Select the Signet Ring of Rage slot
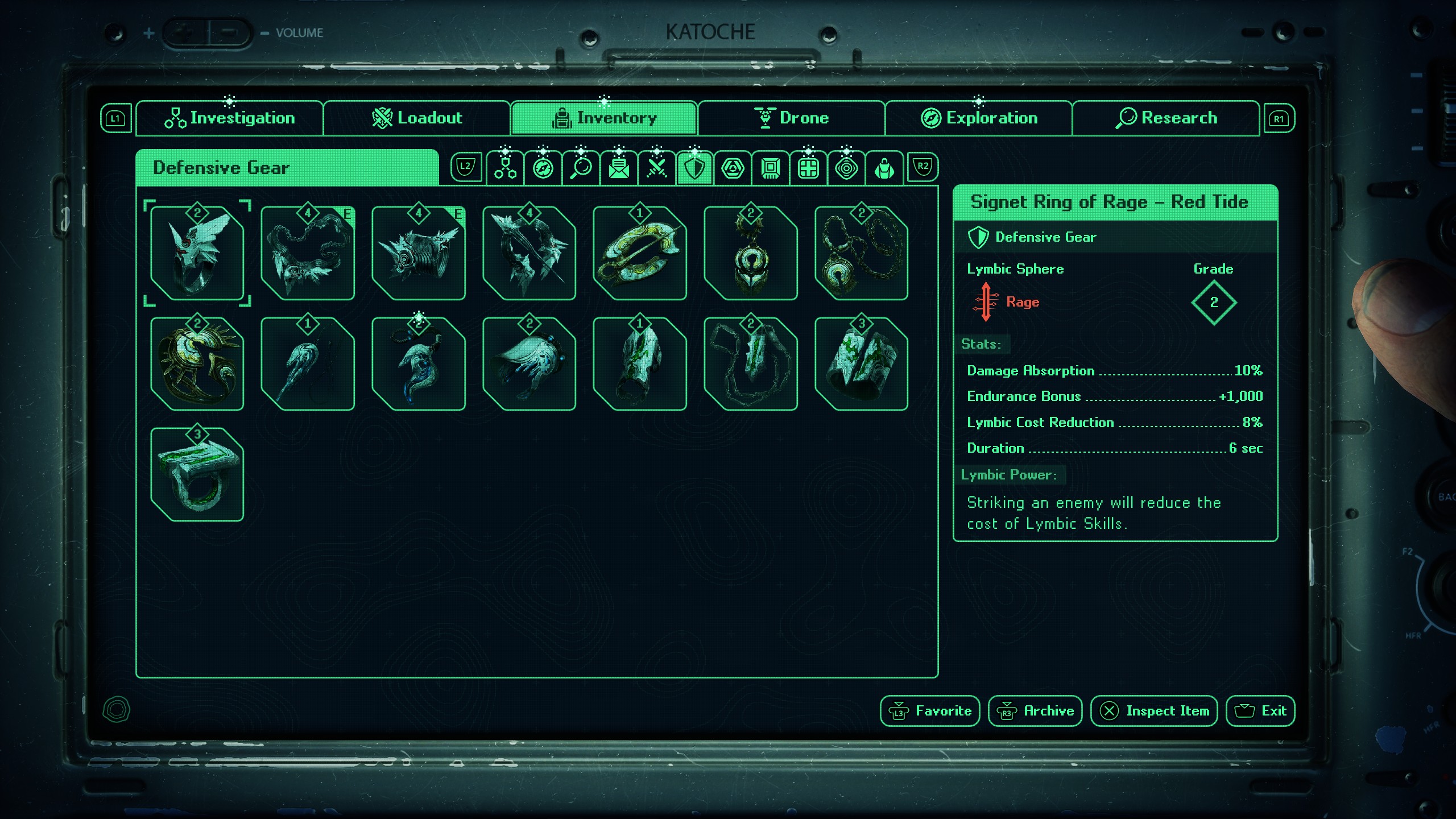Viewport: 1456px width, 819px height. pyautogui.click(x=197, y=254)
